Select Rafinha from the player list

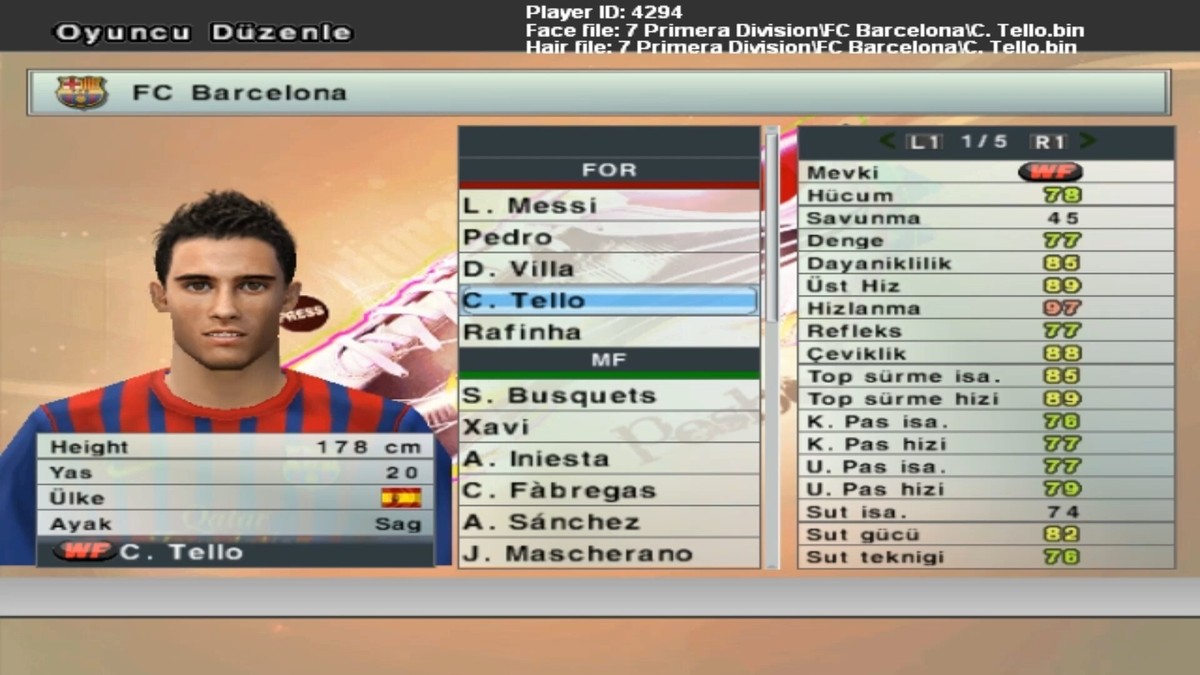point(608,331)
